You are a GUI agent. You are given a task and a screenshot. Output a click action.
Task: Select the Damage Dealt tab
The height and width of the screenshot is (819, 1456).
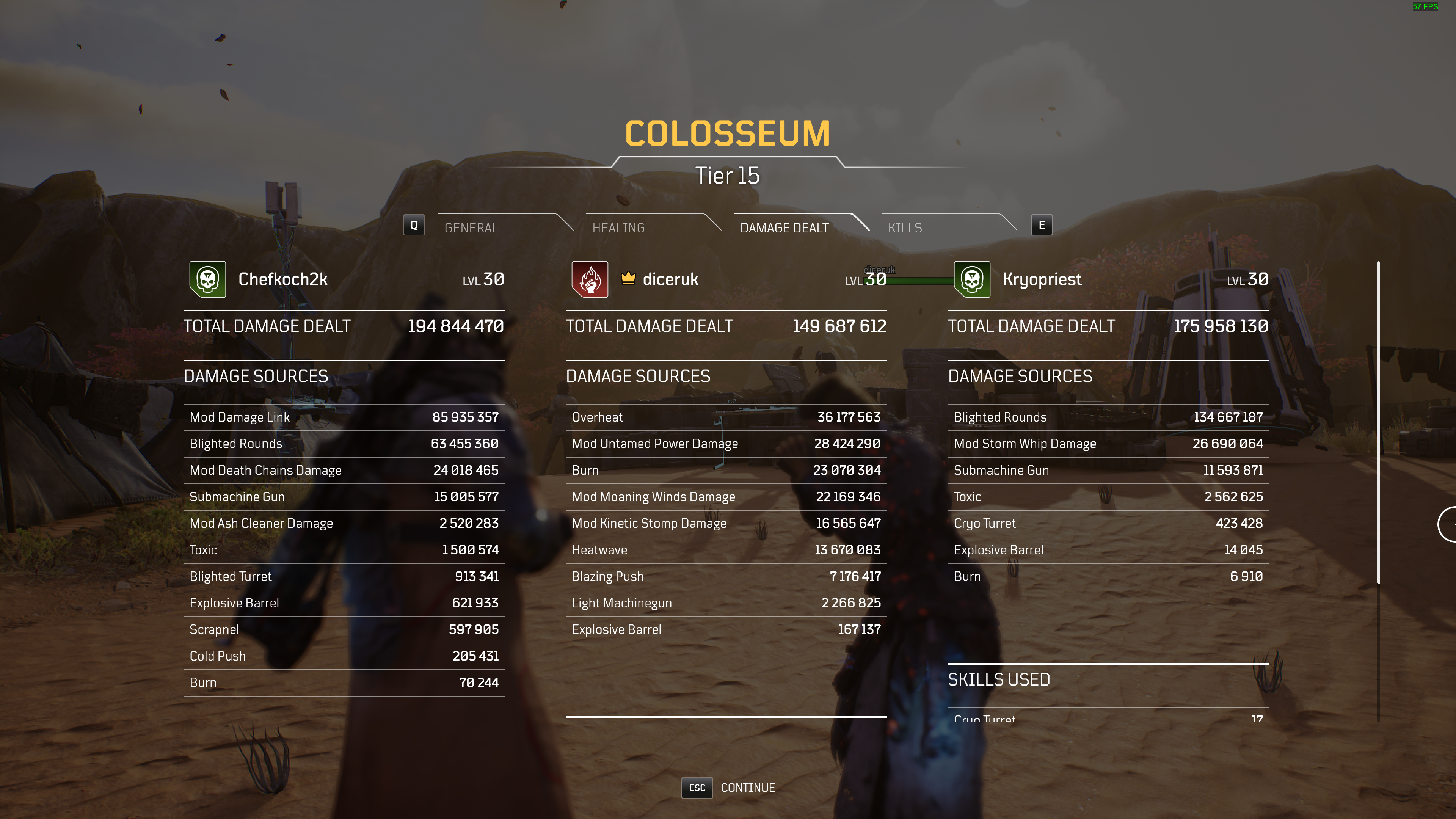pyautogui.click(x=784, y=227)
